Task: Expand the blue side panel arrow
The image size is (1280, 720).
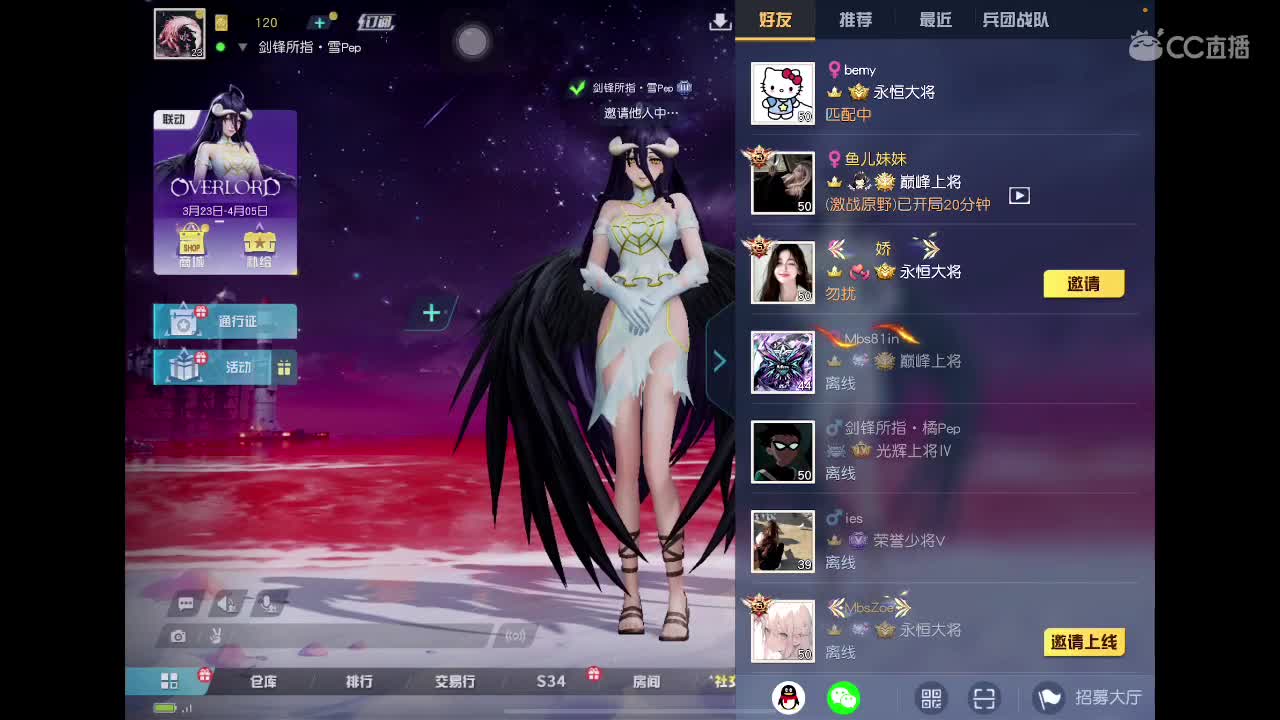Action: point(719,361)
